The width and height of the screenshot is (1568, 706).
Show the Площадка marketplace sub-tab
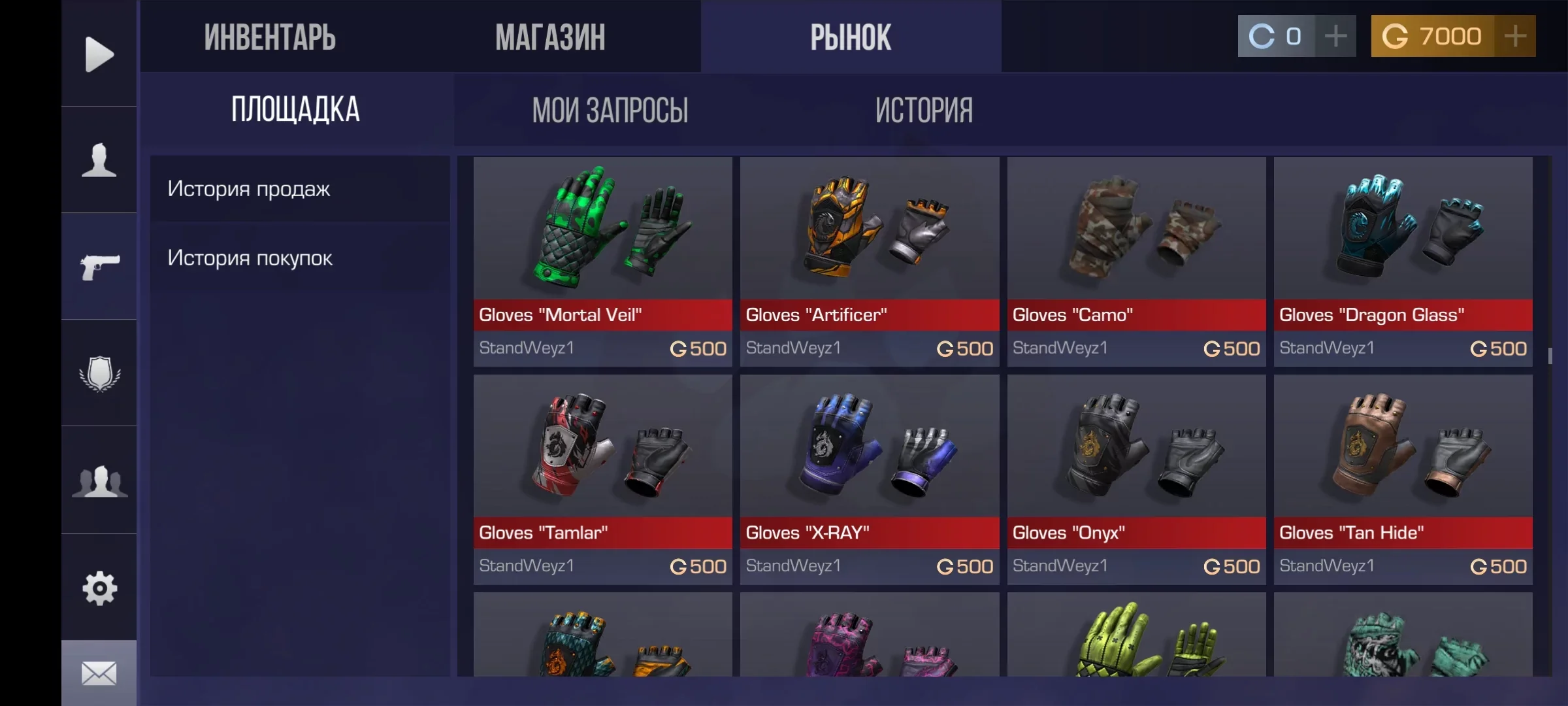pyautogui.click(x=295, y=110)
